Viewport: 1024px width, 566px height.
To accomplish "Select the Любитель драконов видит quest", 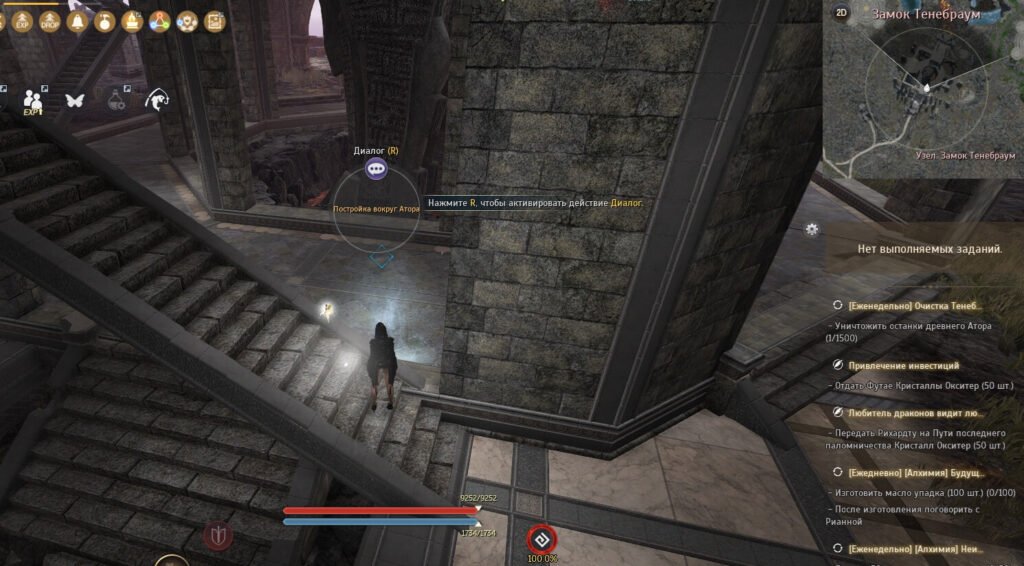I will pyautogui.click(x=915, y=412).
